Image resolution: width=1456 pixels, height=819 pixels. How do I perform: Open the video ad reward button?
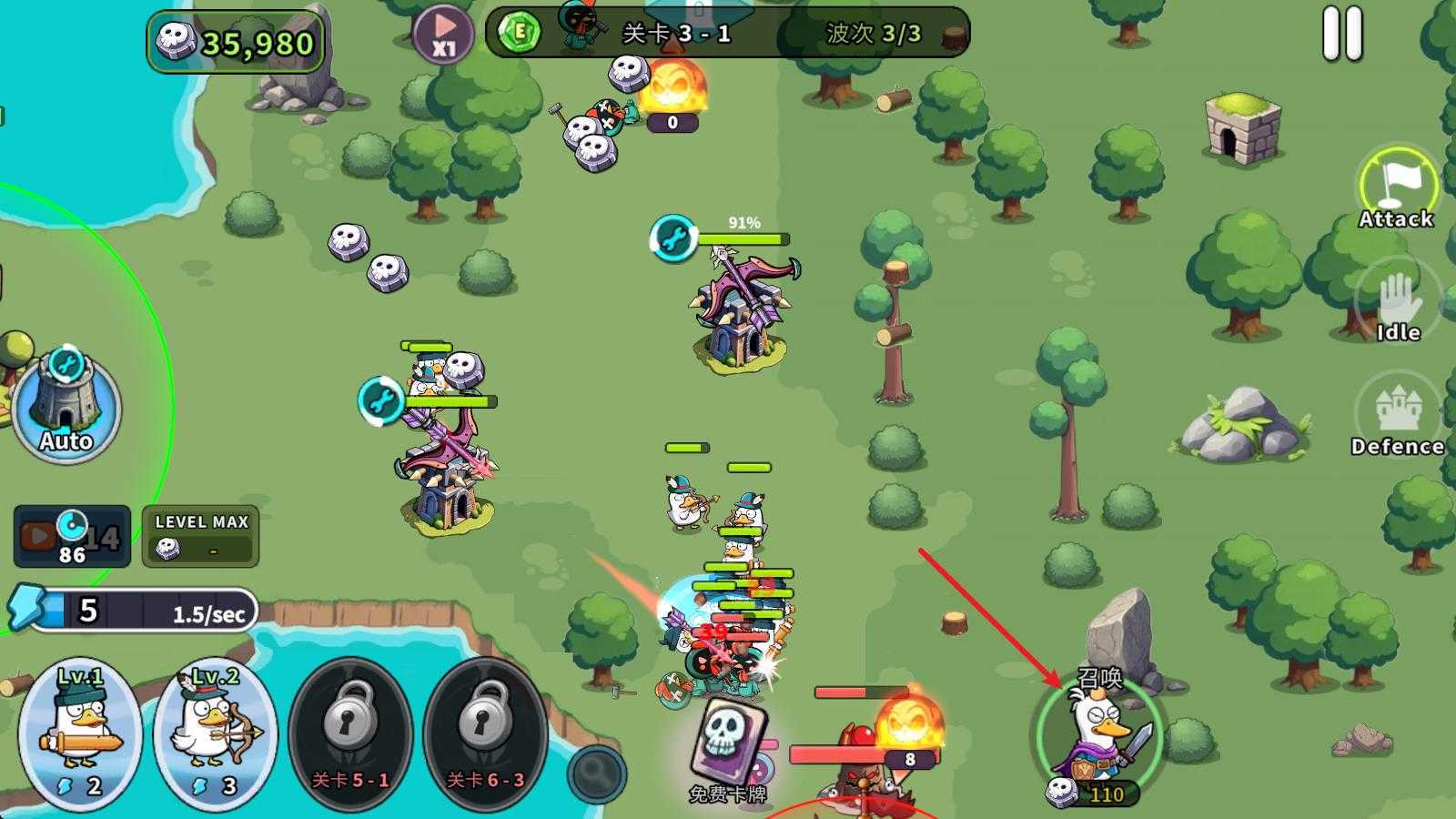(71, 536)
